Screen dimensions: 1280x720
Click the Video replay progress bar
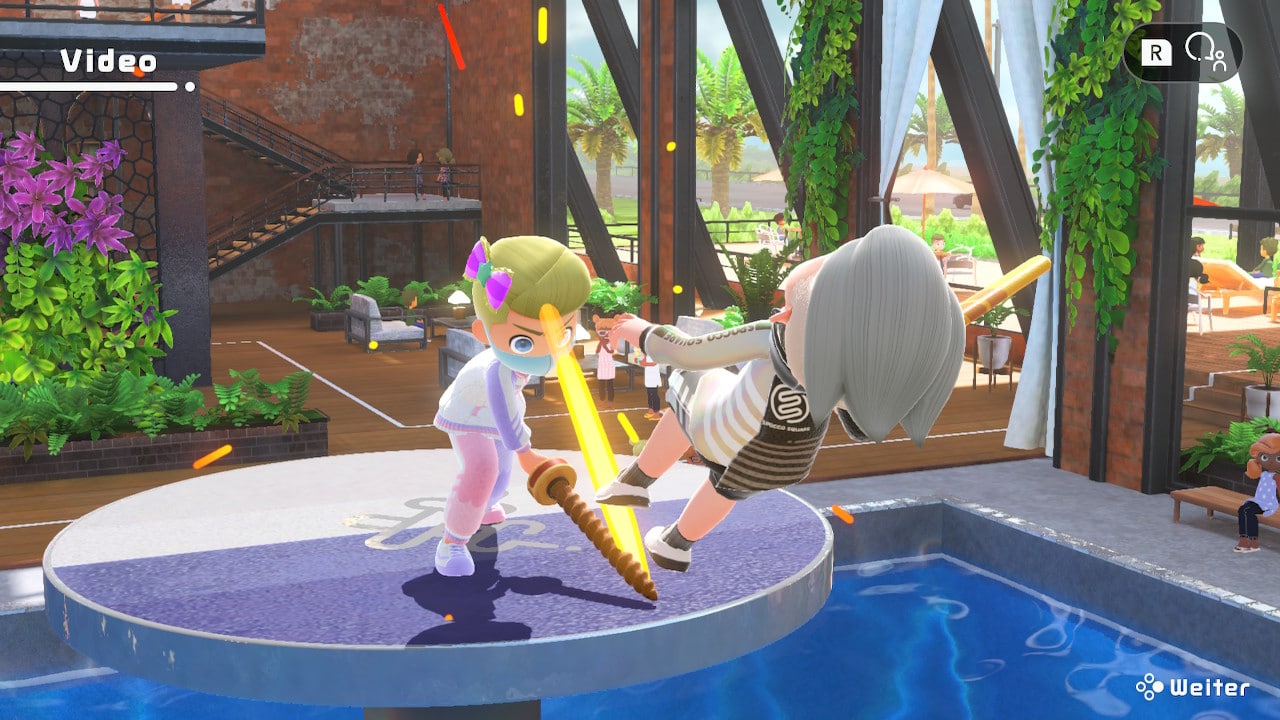(x=96, y=87)
